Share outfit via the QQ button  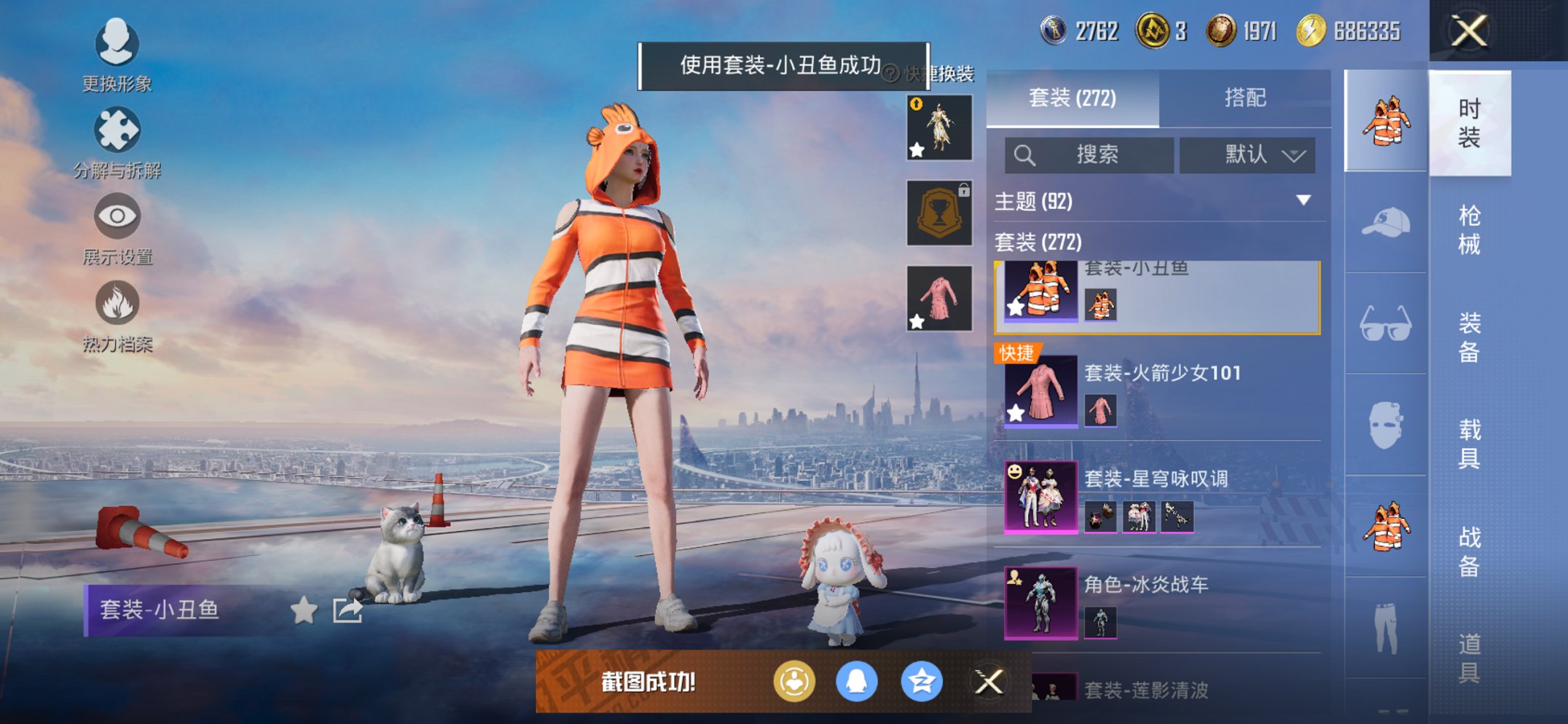[857, 682]
